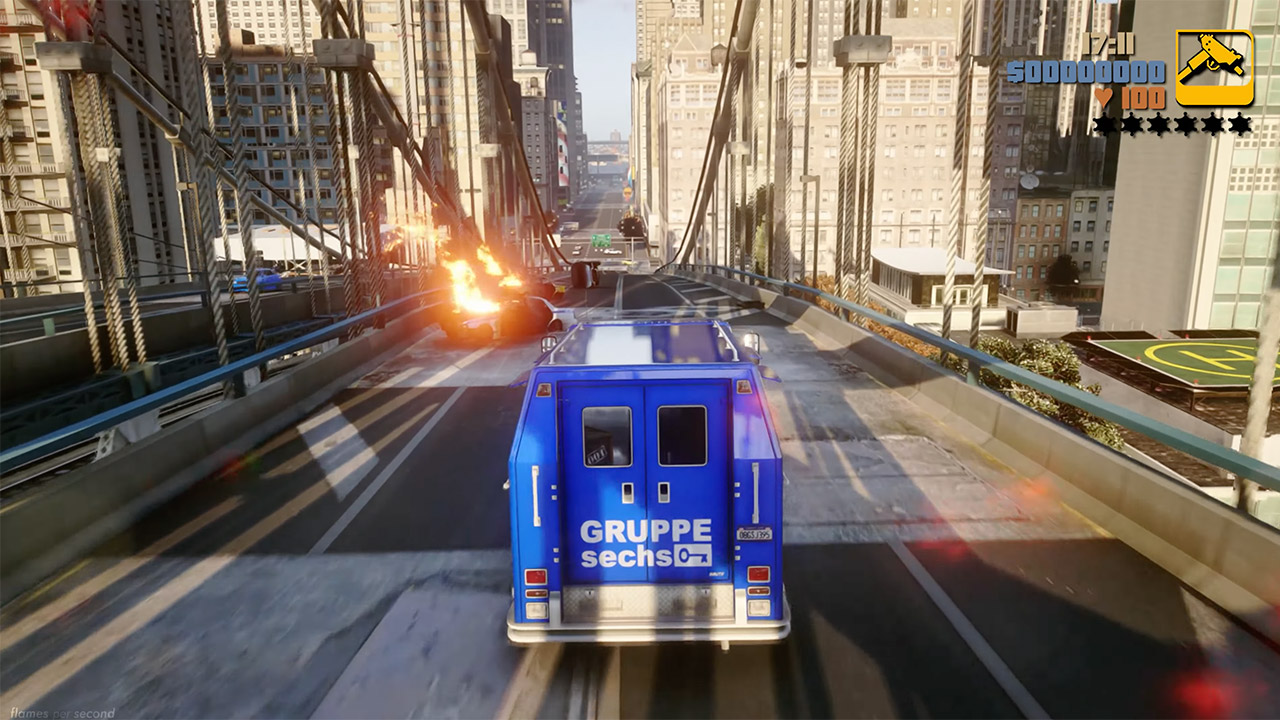Click the heart health icon
This screenshot has width=1280, height=720.
click(1104, 98)
